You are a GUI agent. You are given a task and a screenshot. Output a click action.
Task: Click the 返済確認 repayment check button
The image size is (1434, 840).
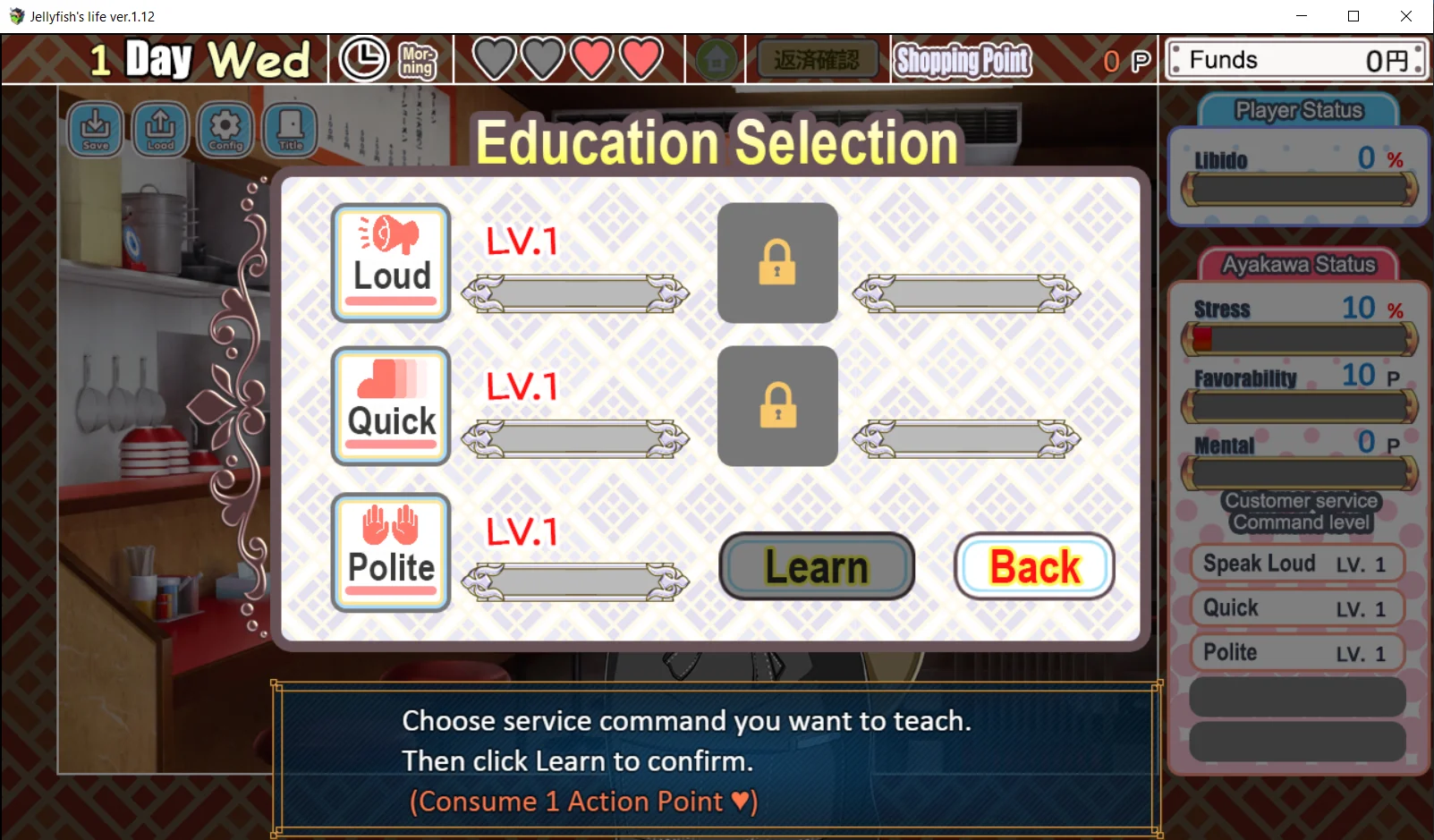pyautogui.click(x=816, y=60)
